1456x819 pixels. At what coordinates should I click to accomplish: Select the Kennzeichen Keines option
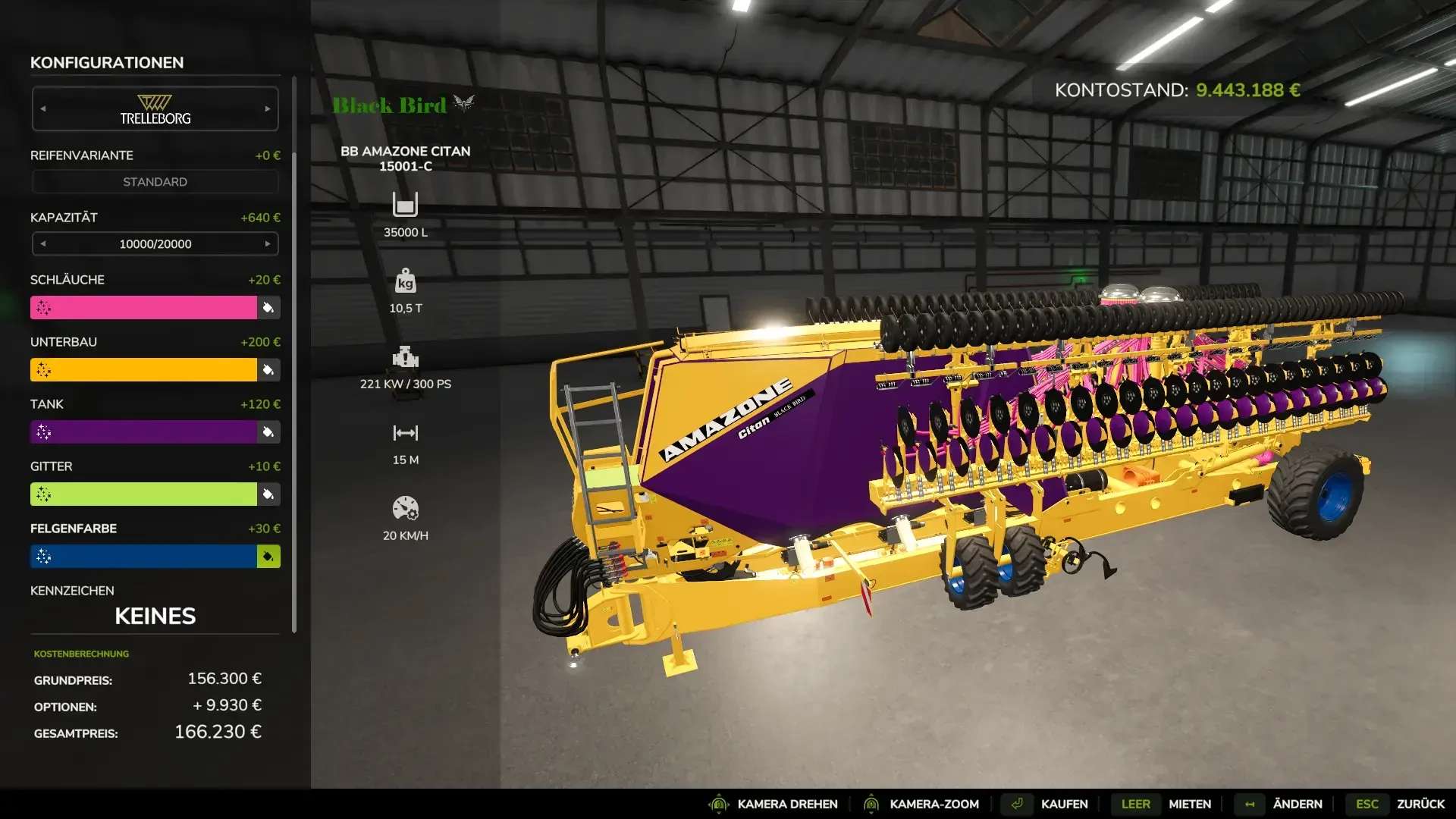(x=155, y=616)
